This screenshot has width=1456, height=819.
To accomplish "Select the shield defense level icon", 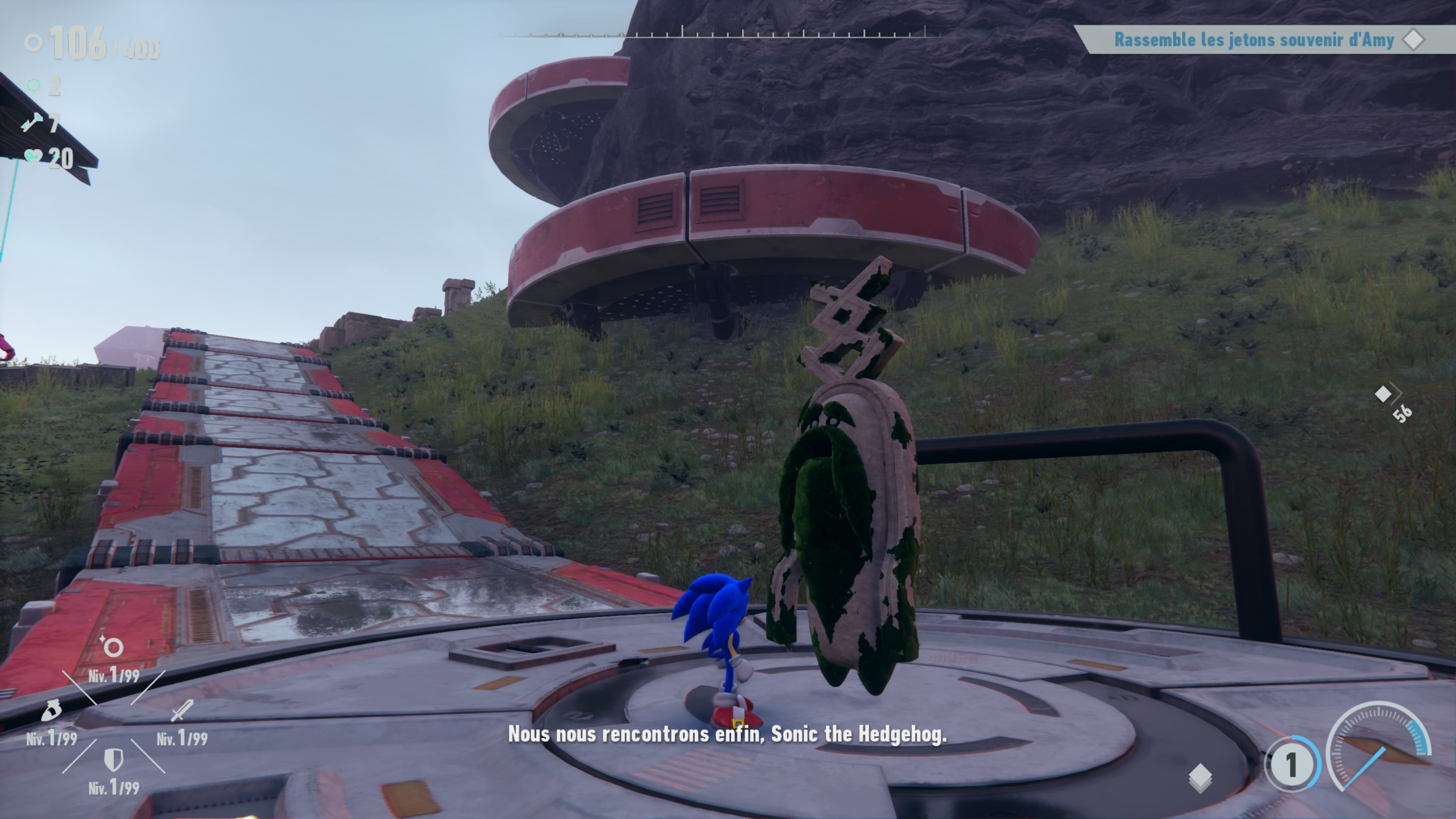I will point(114,760).
